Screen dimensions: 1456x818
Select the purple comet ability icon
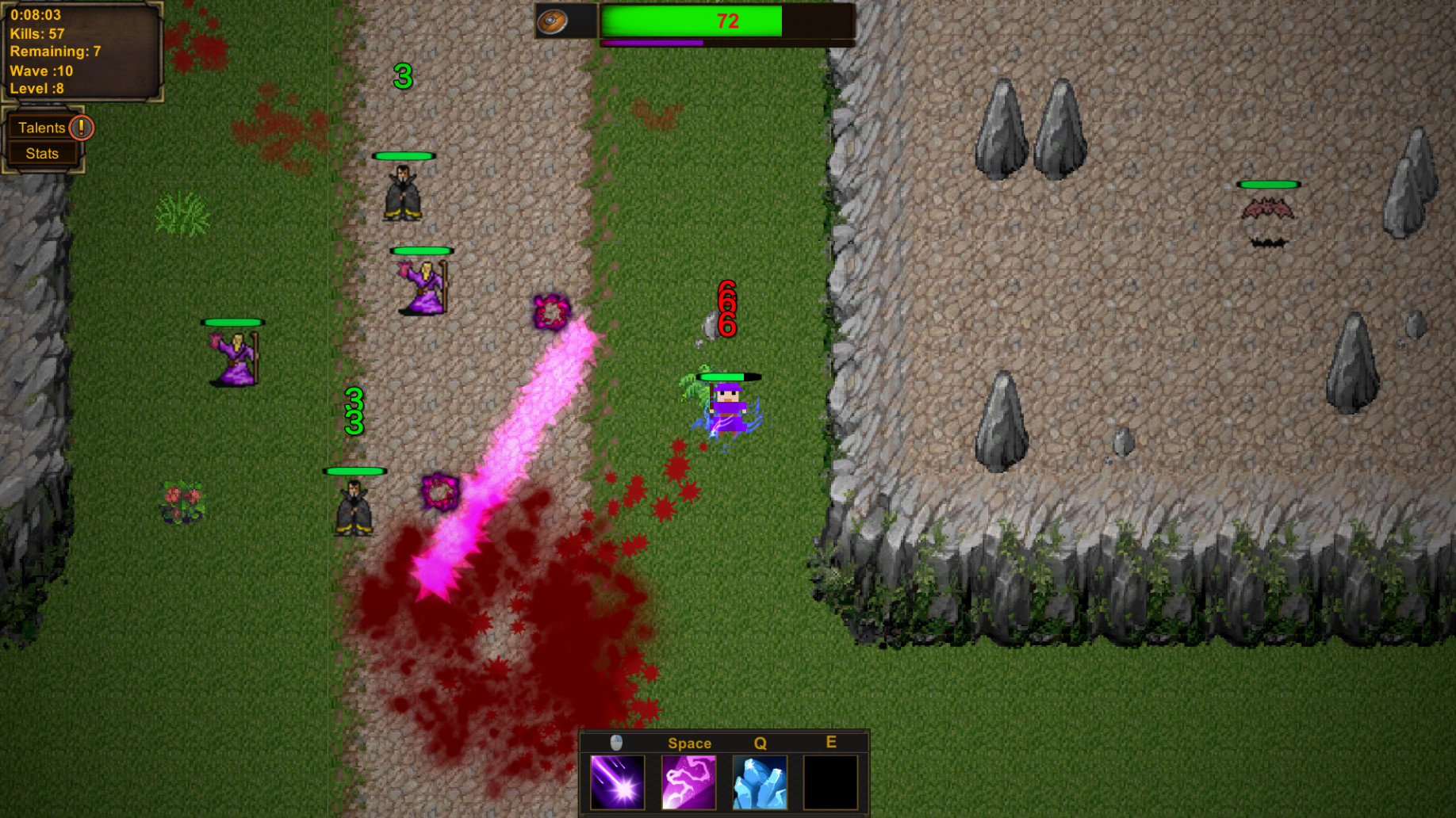coord(618,782)
